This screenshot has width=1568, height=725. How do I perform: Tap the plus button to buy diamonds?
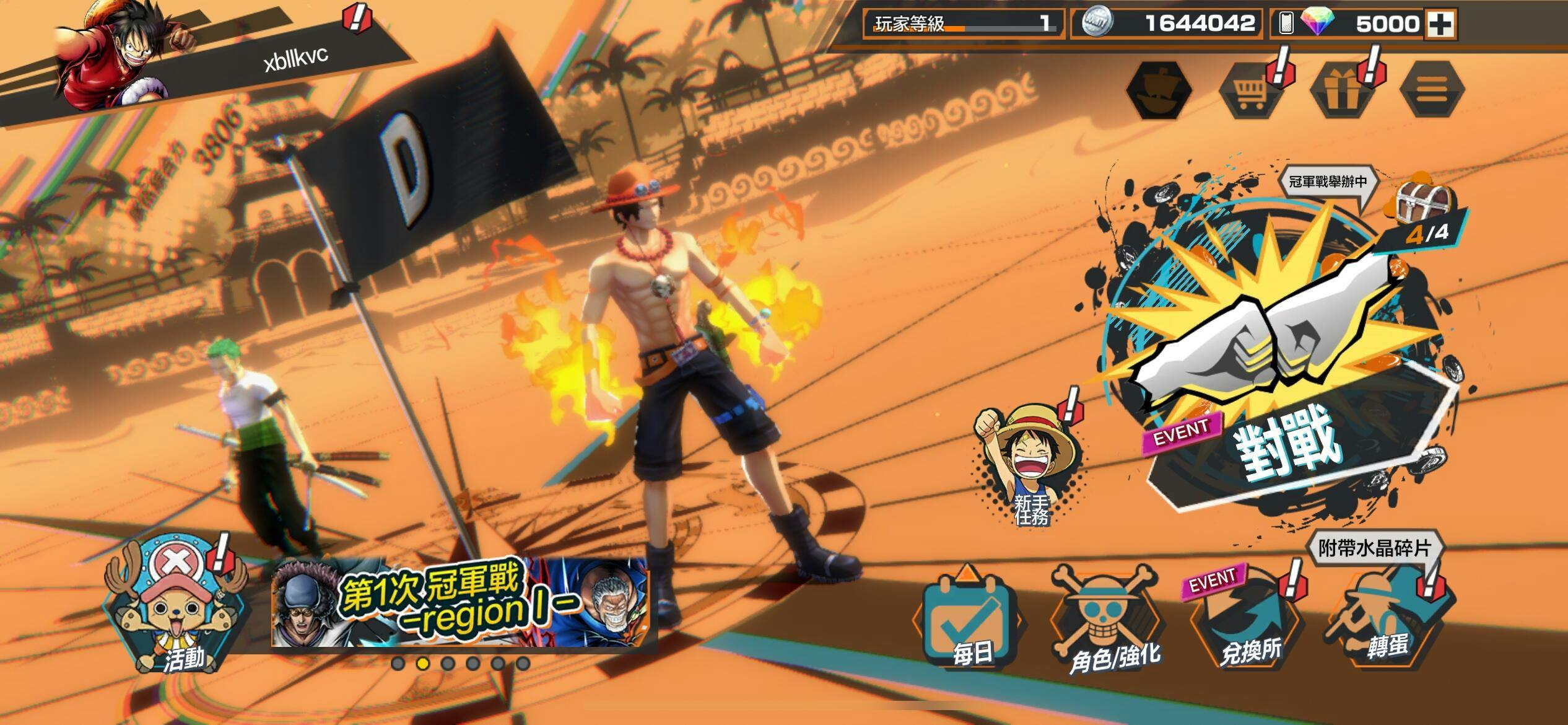pyautogui.click(x=1439, y=24)
